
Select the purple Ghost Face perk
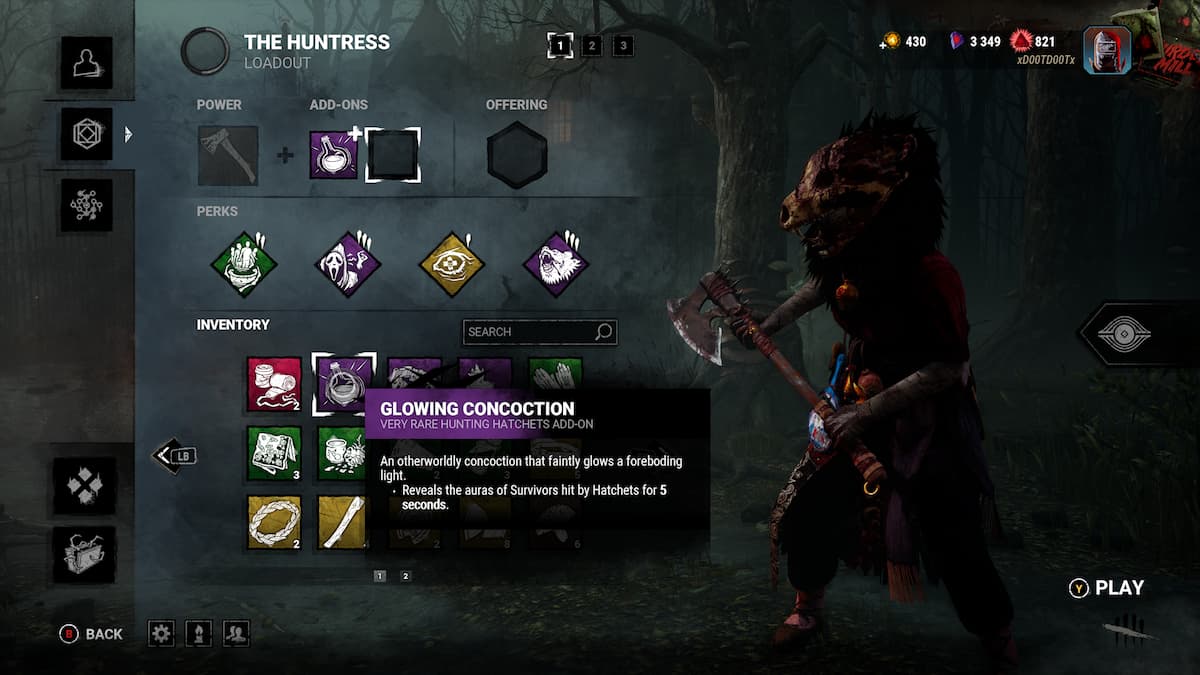pyautogui.click(x=348, y=265)
